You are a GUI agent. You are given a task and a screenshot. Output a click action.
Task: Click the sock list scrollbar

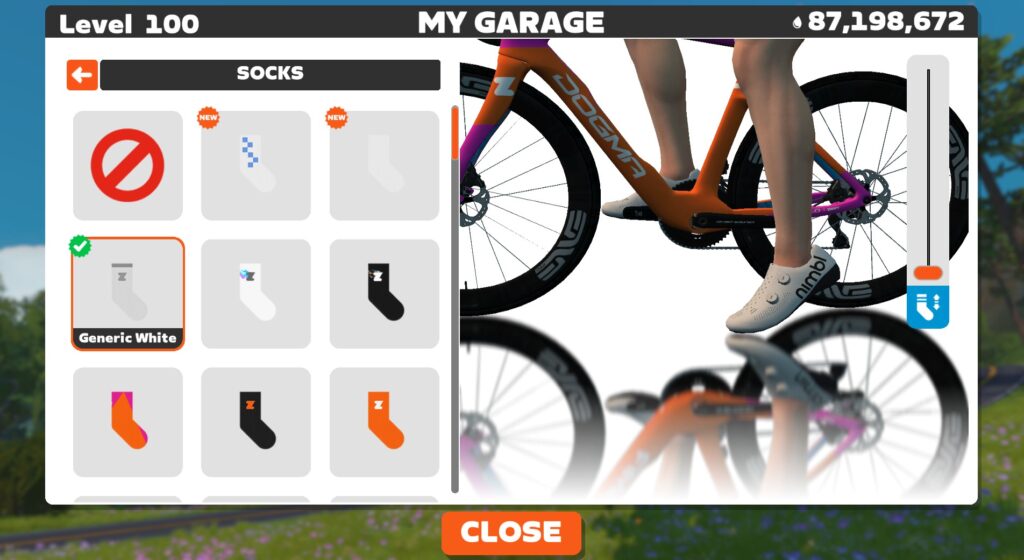coord(455,300)
